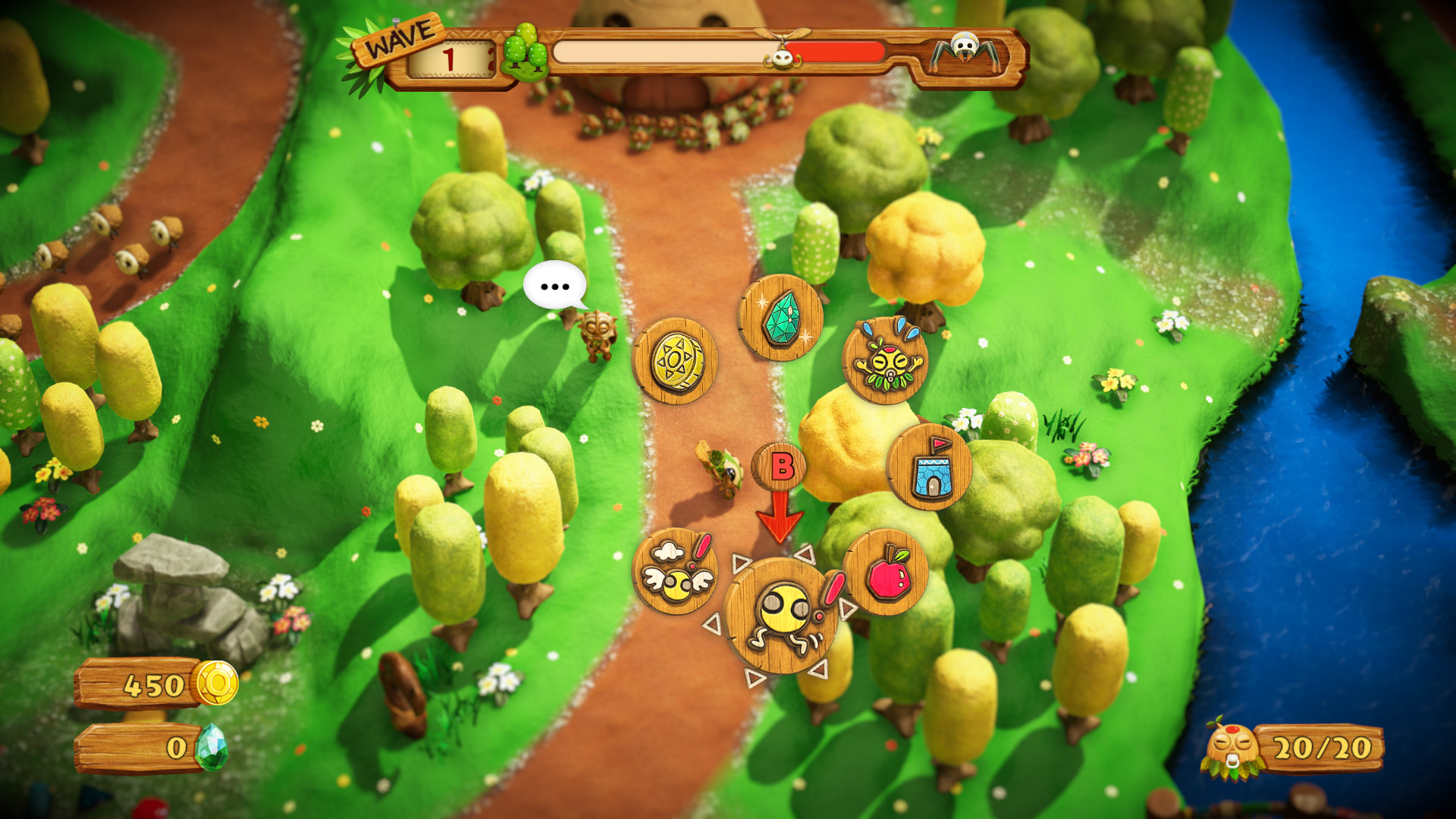
Task: Open the speech bubble above the Tikiman
Action: [x=556, y=286]
